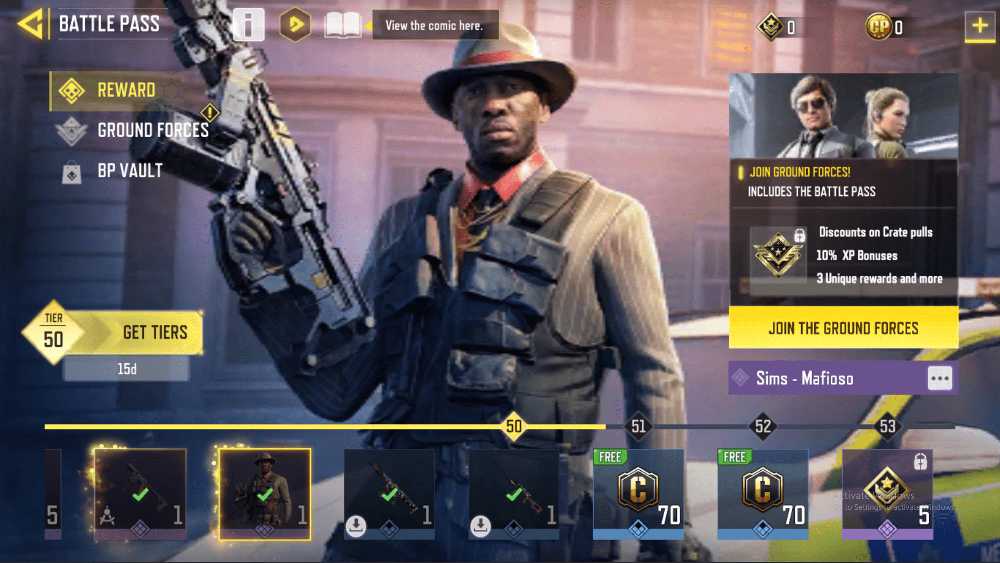Open options for Sims - Mafioso
This screenshot has width=1000, height=563.
939,378
